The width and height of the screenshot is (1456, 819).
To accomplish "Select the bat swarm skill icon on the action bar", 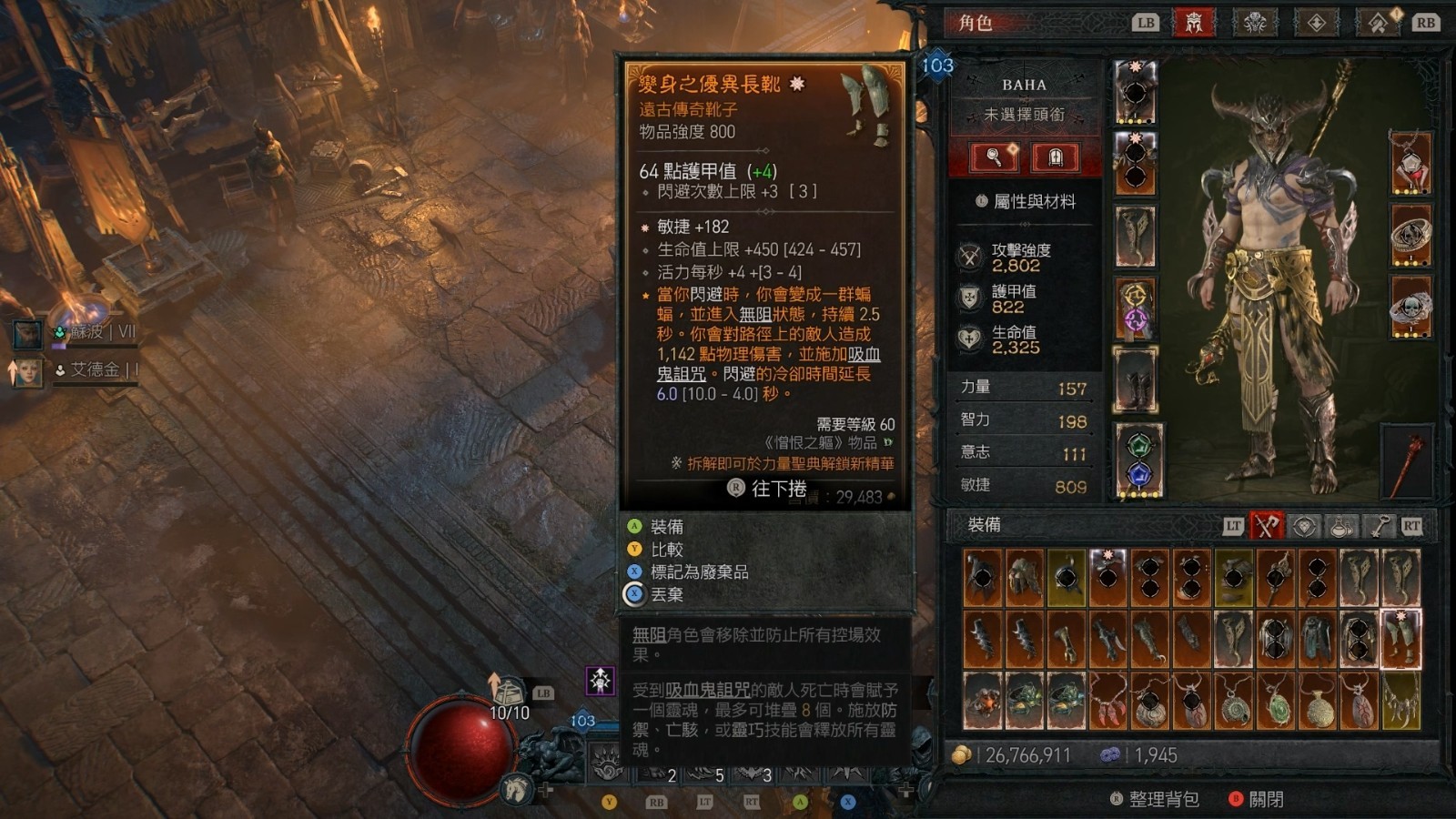I will pos(753,773).
